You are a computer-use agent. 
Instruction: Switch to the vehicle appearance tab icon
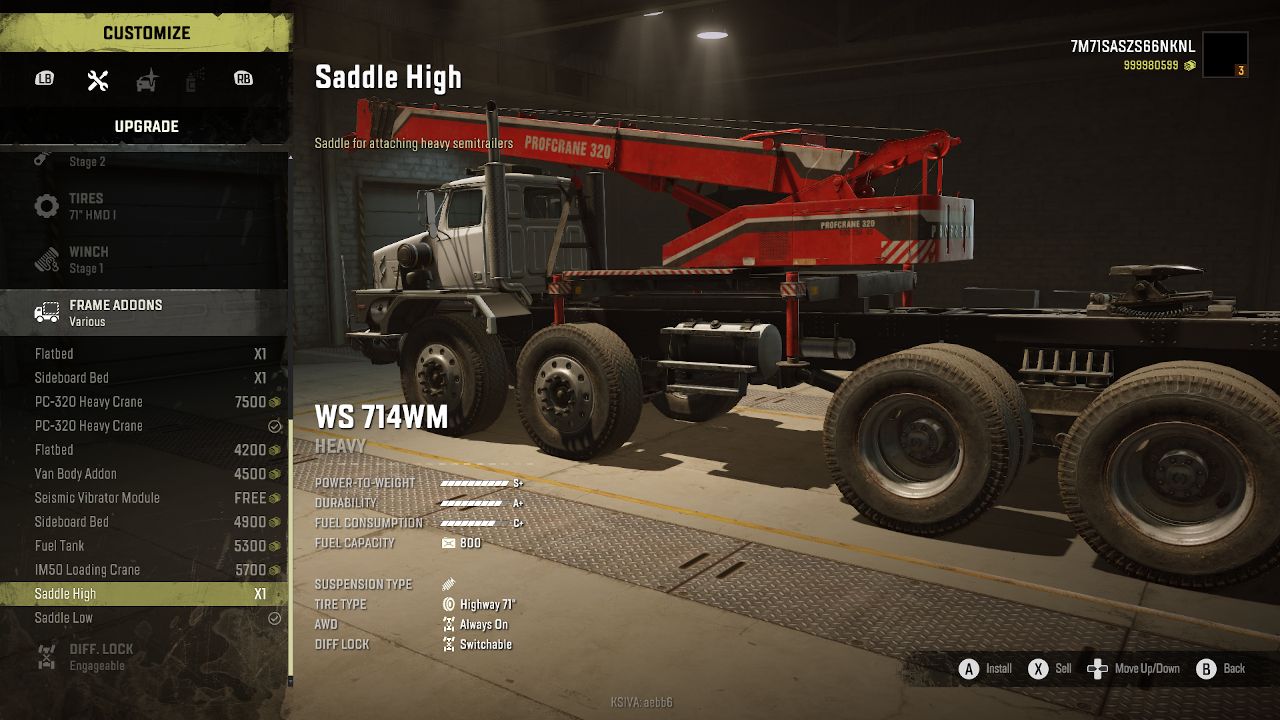coord(147,80)
